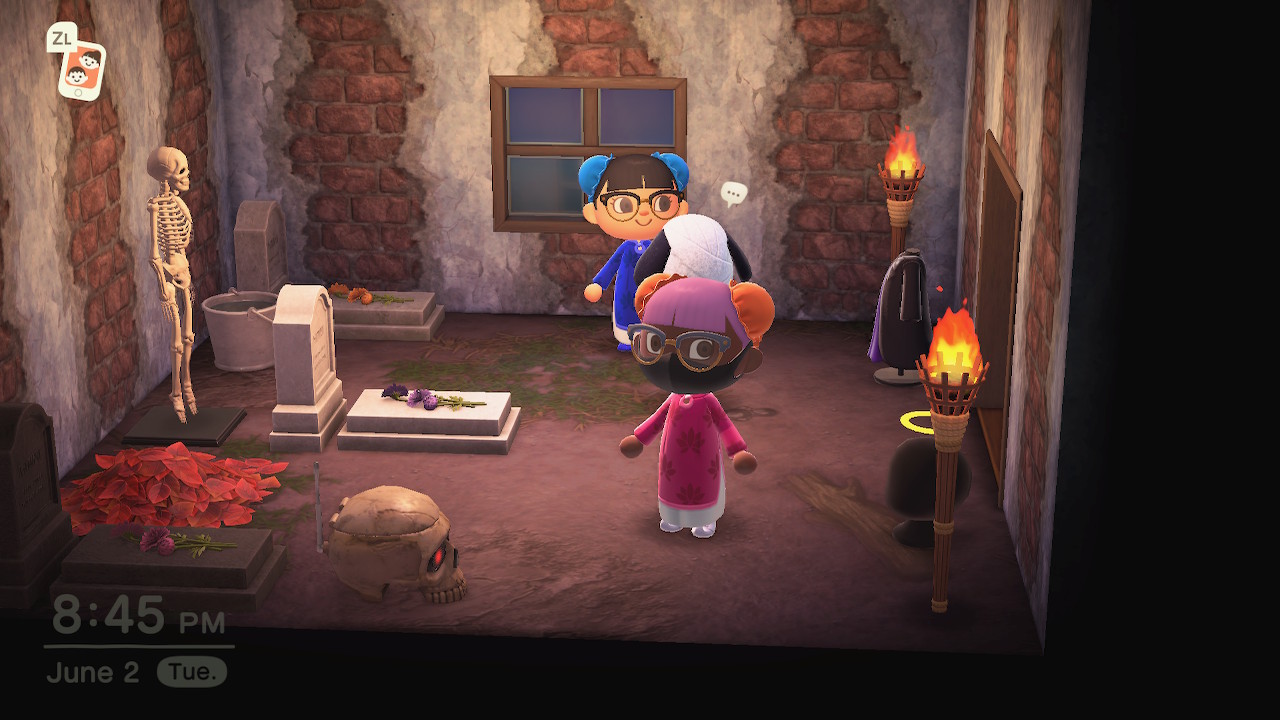
Task: Open the NookPhone icon
Action: point(81,68)
